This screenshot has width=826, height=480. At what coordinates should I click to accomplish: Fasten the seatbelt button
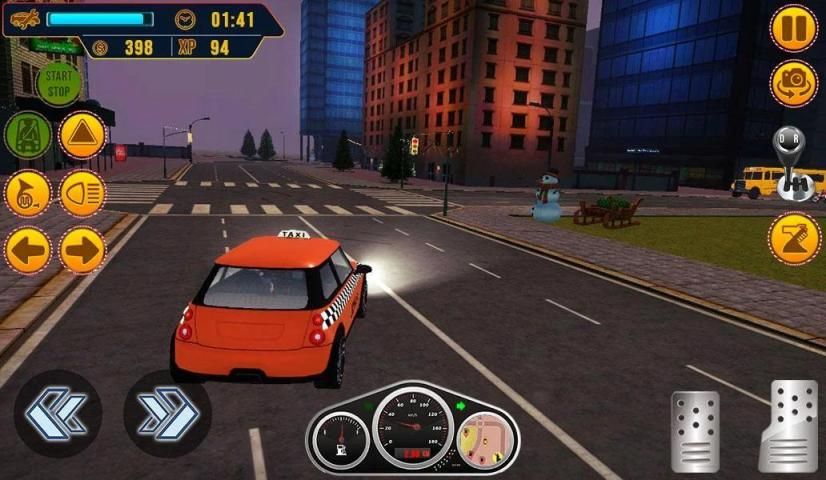pos(27,135)
